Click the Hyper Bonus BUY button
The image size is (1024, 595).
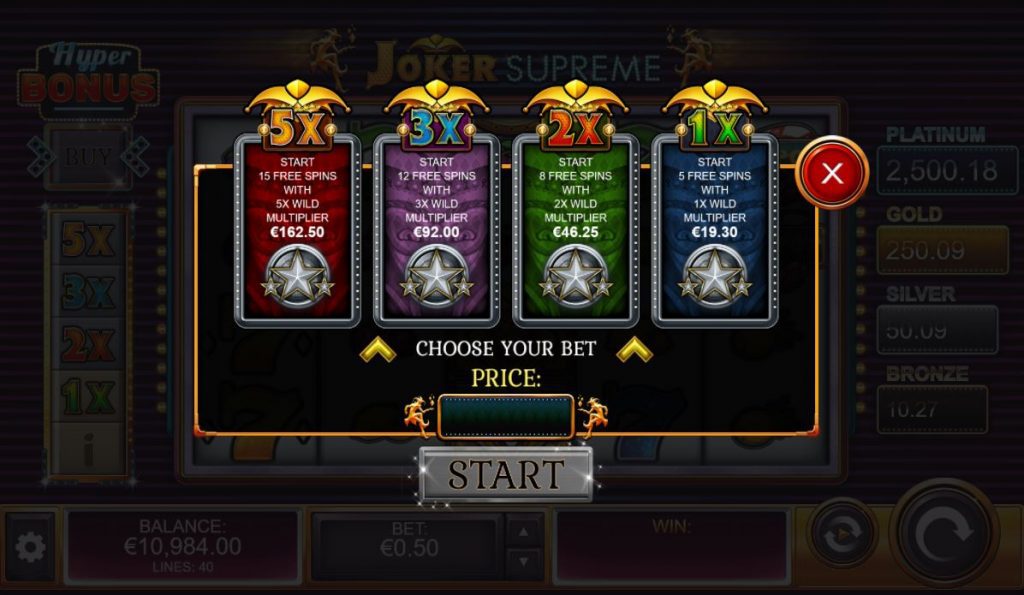pyautogui.click(x=88, y=157)
